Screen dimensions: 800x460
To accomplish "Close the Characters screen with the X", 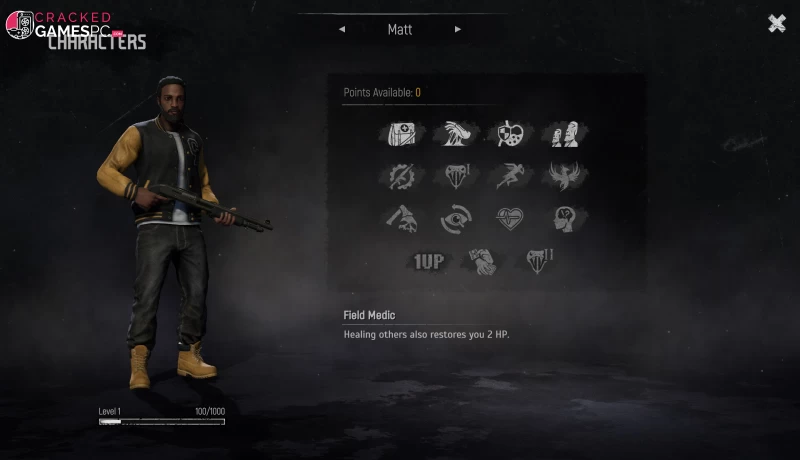I will [x=776, y=24].
